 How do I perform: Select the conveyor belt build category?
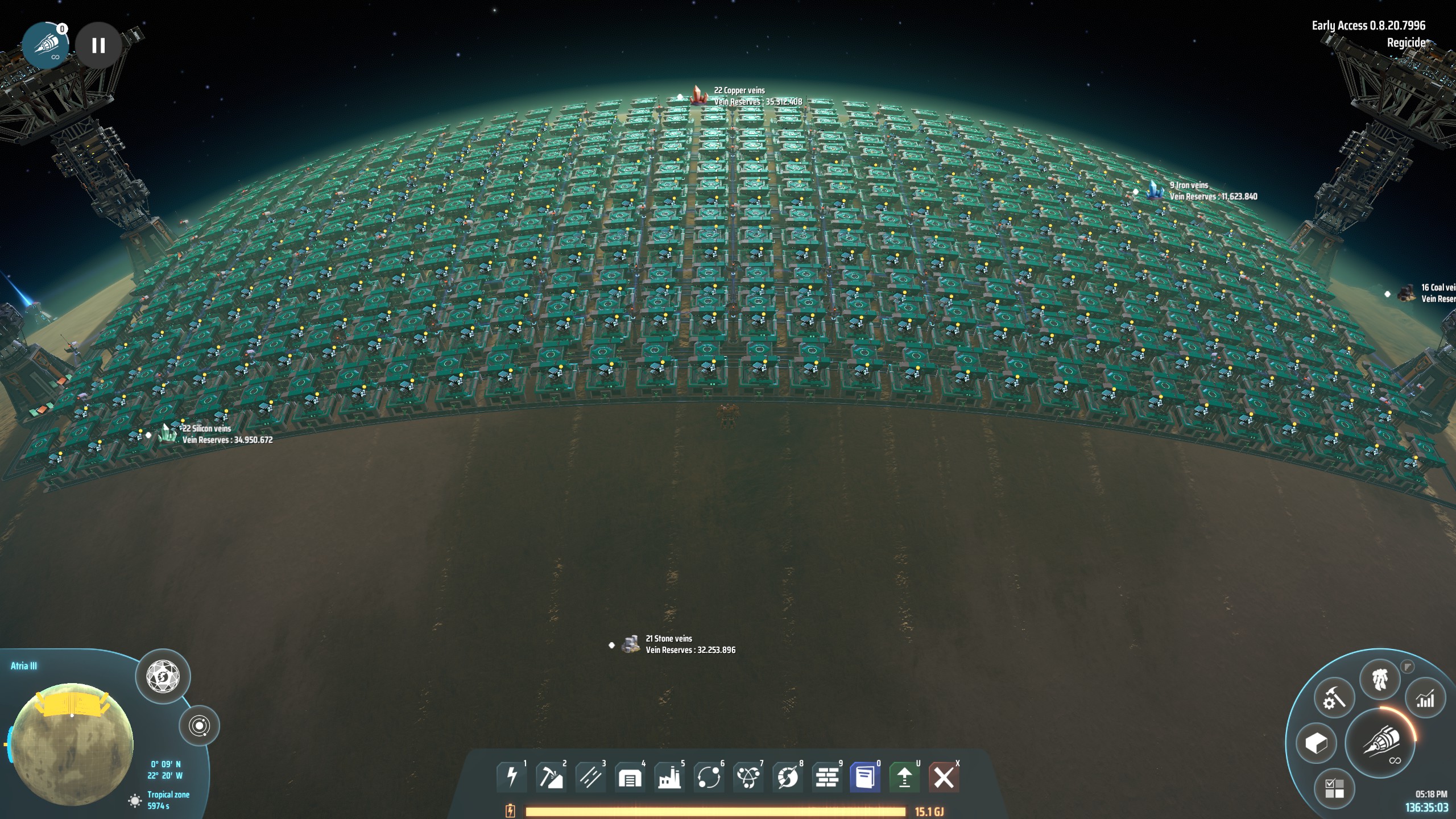[x=590, y=777]
